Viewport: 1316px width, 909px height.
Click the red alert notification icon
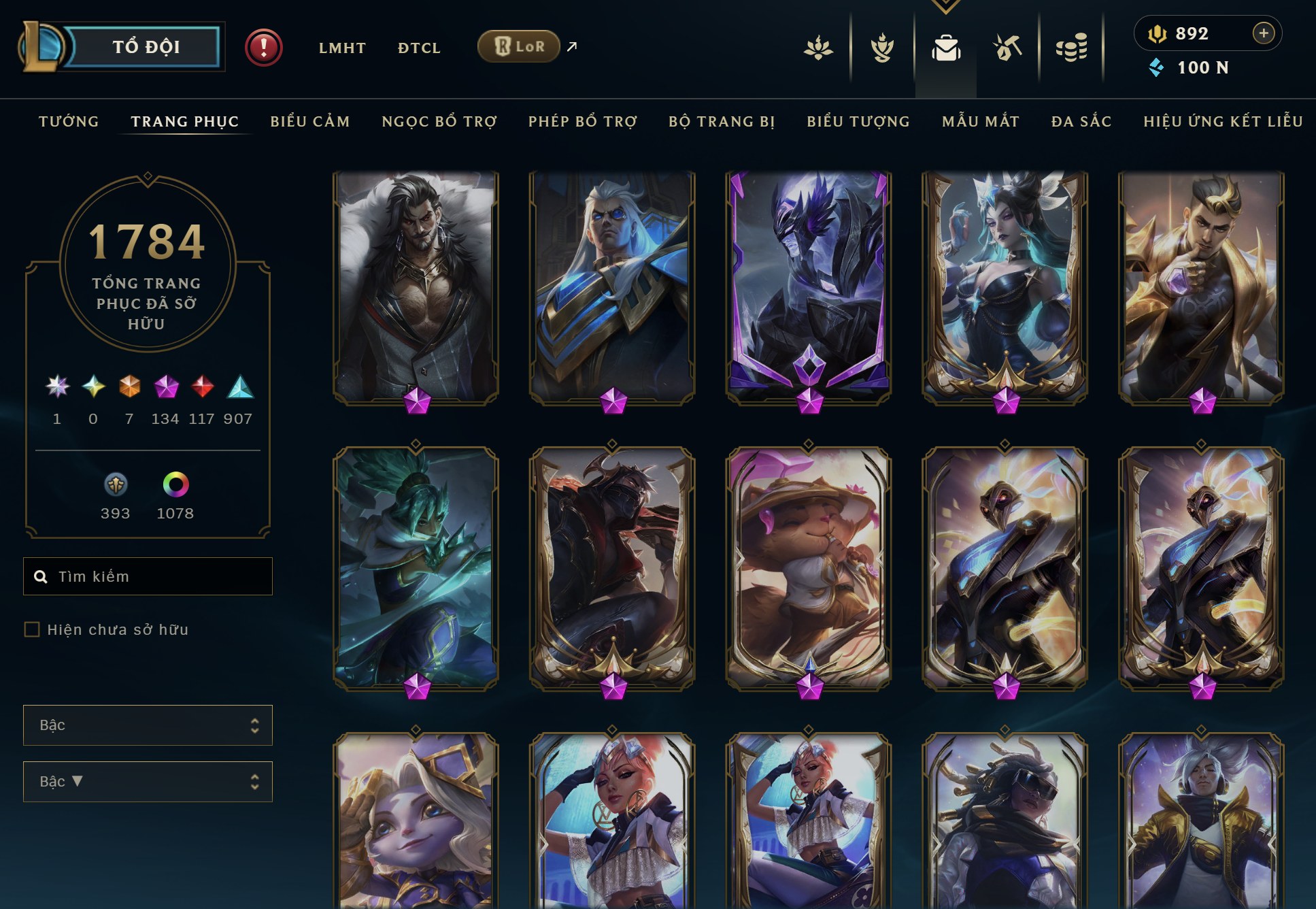tap(263, 48)
